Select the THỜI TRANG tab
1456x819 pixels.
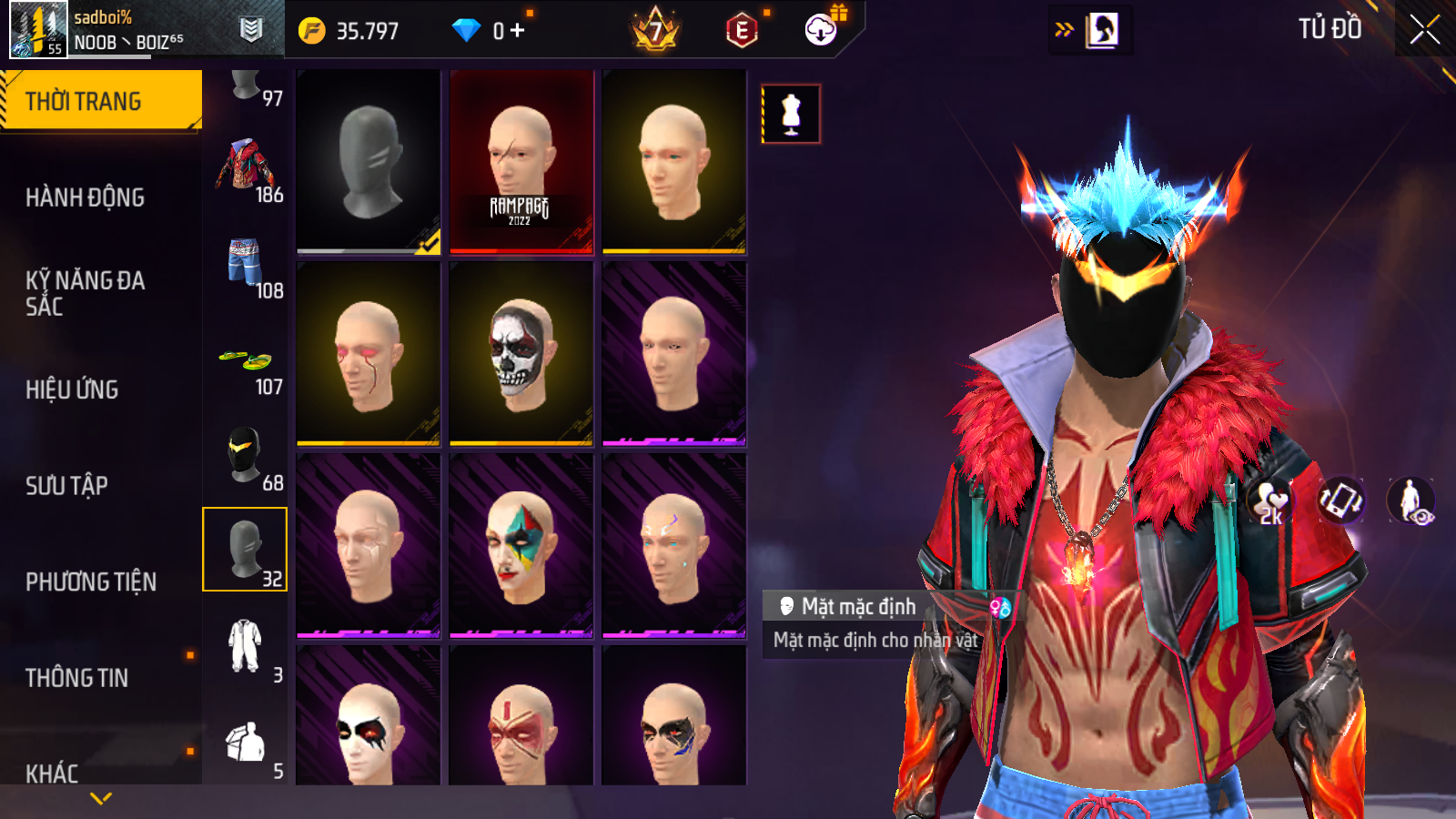click(x=100, y=100)
